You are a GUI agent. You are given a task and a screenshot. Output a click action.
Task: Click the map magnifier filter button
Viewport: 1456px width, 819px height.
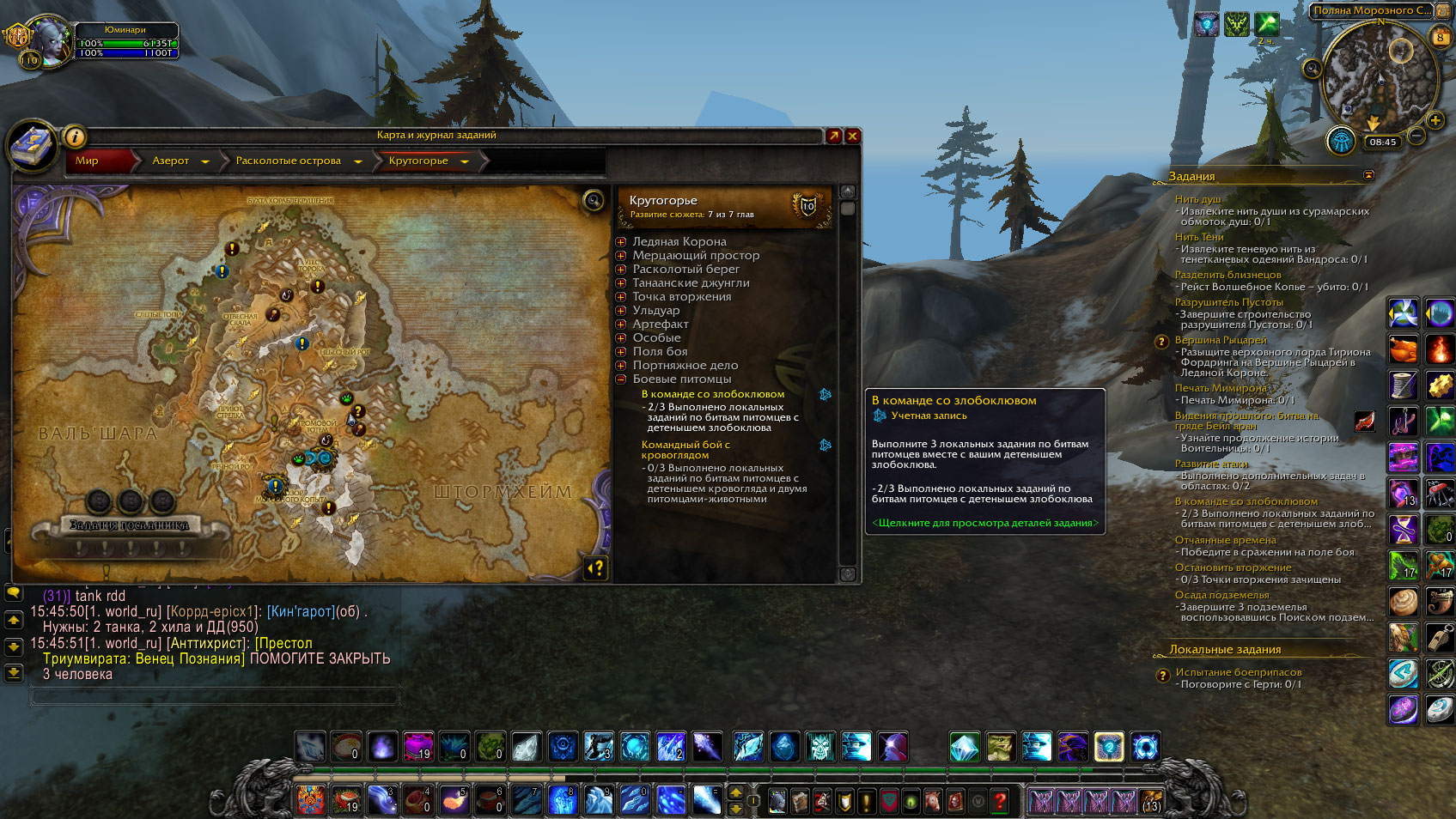(x=594, y=201)
